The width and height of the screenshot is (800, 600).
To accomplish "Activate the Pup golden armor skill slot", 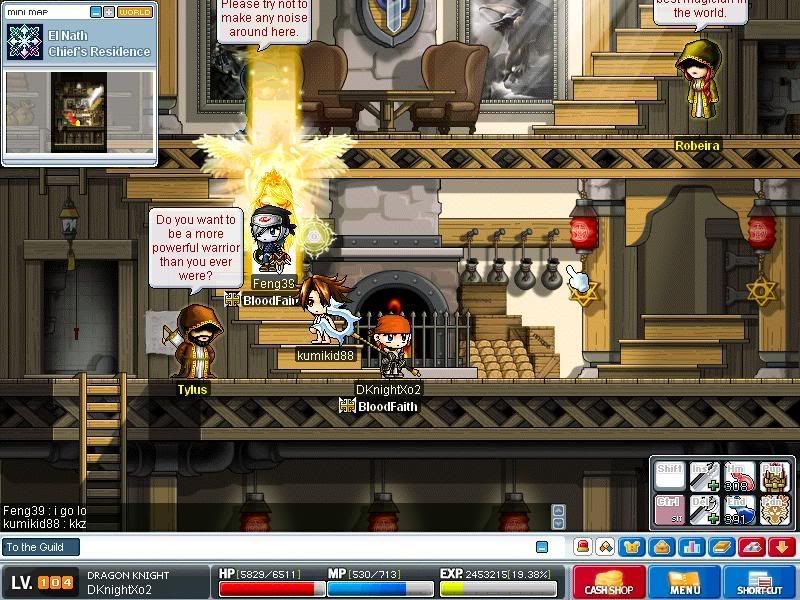I will pyautogui.click(x=773, y=475).
